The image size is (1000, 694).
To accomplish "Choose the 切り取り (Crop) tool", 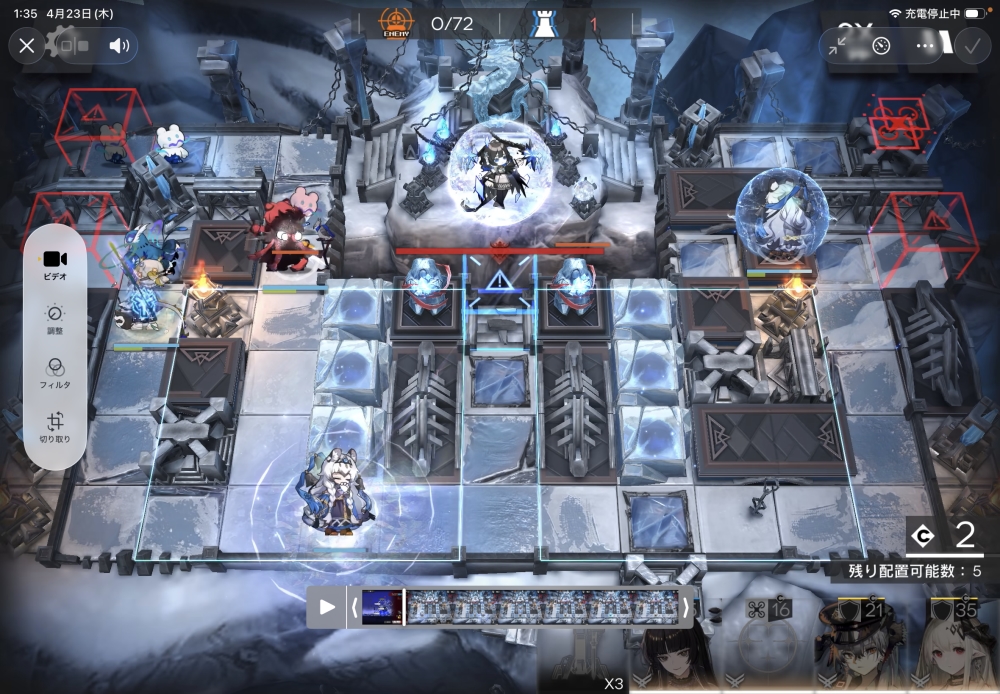I will pos(55,427).
